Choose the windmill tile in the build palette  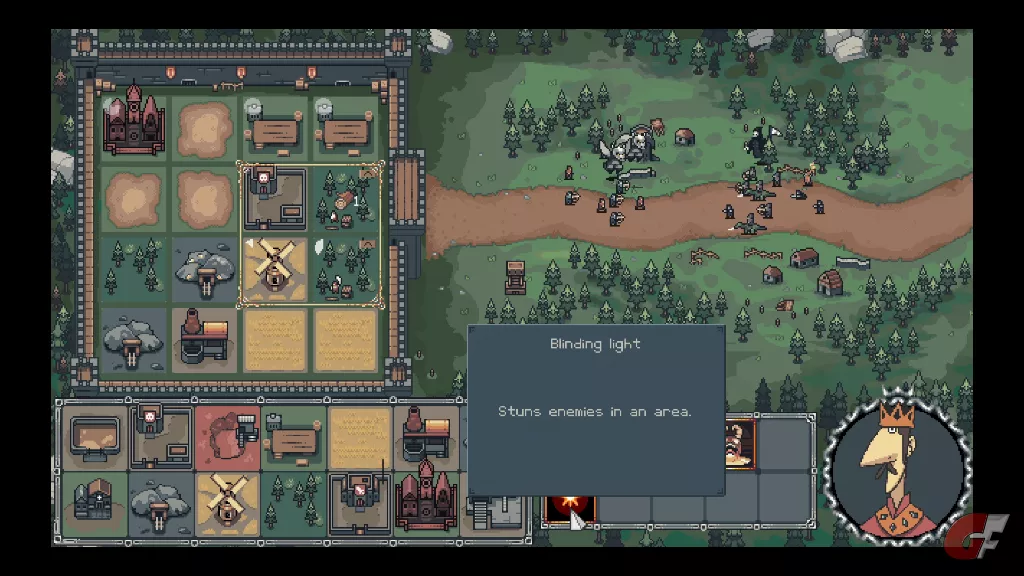click(228, 502)
